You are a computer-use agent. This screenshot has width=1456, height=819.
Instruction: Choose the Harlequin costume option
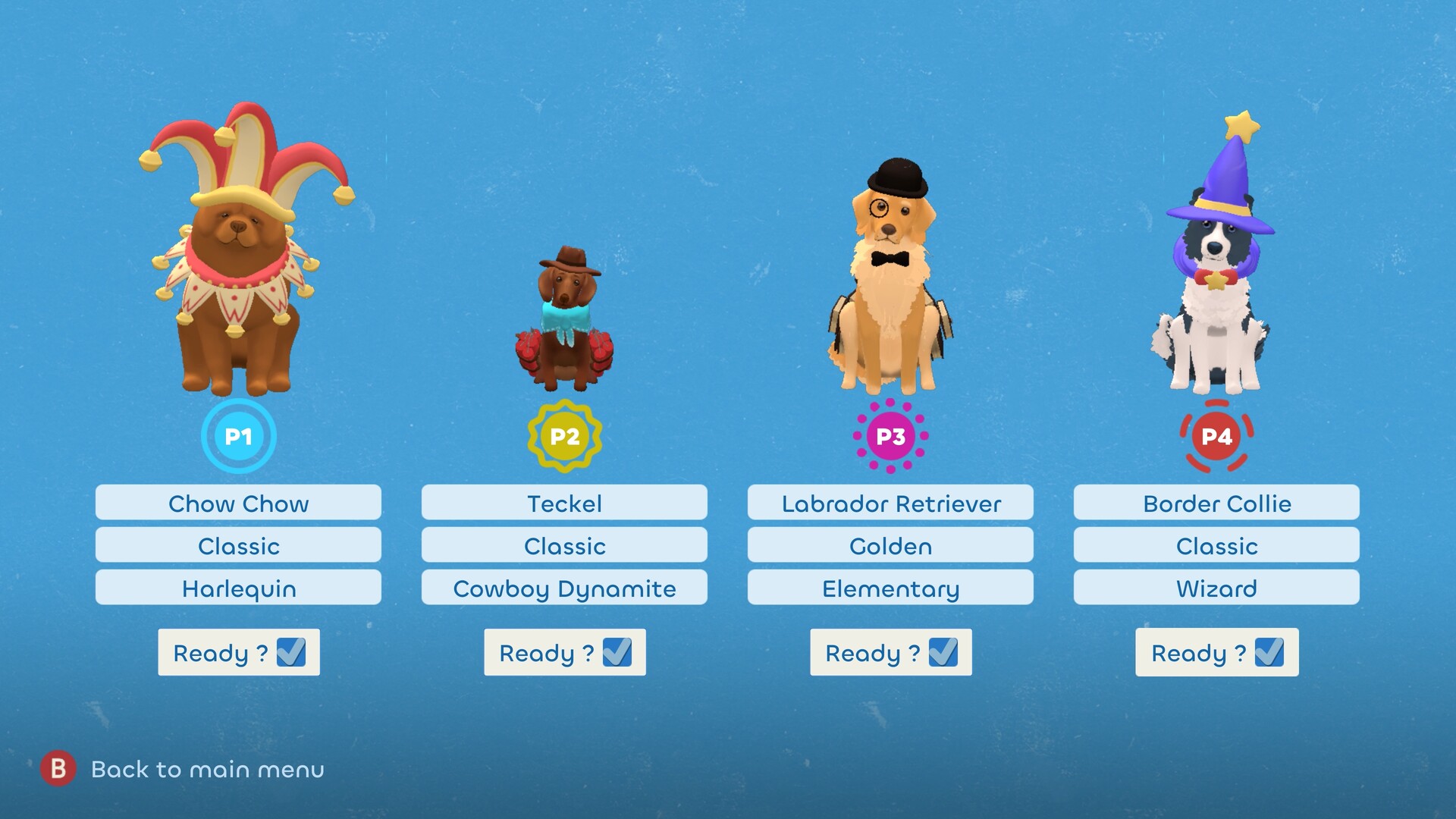tap(238, 588)
